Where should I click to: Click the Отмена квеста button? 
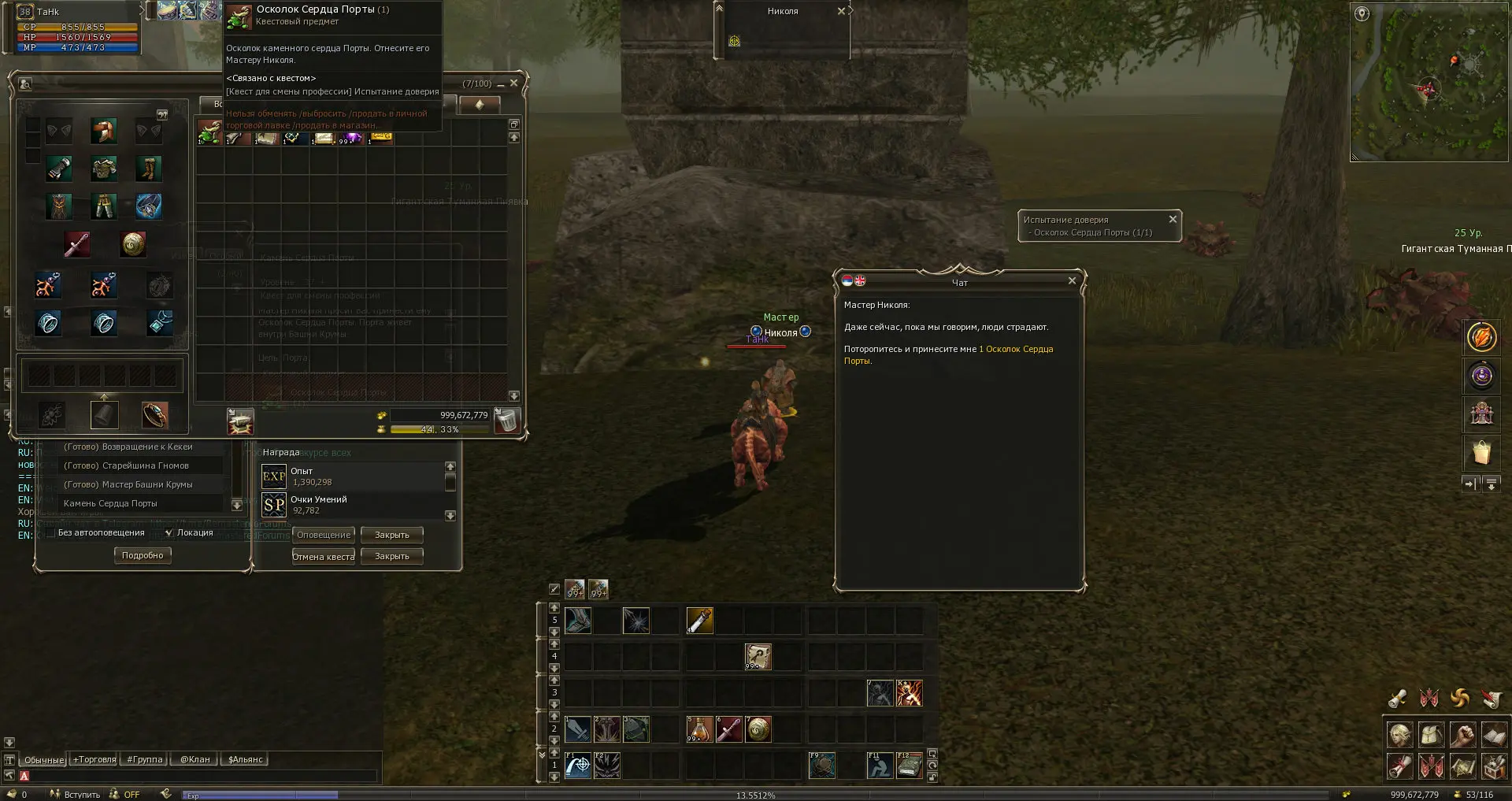click(324, 556)
